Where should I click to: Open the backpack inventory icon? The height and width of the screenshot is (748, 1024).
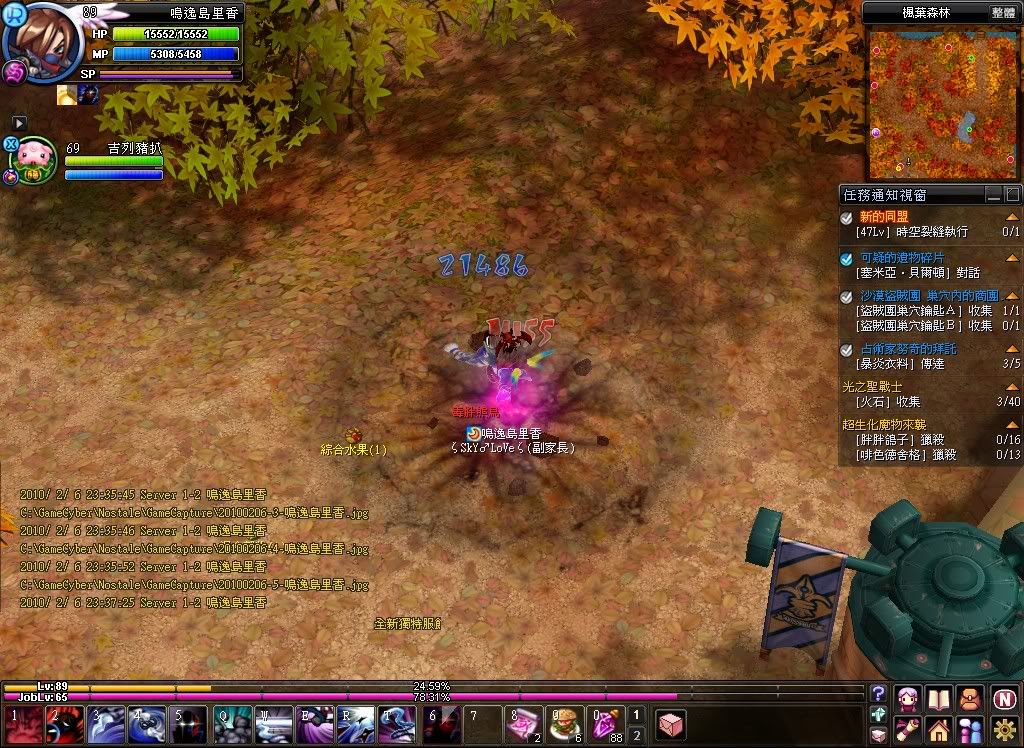click(x=971, y=698)
